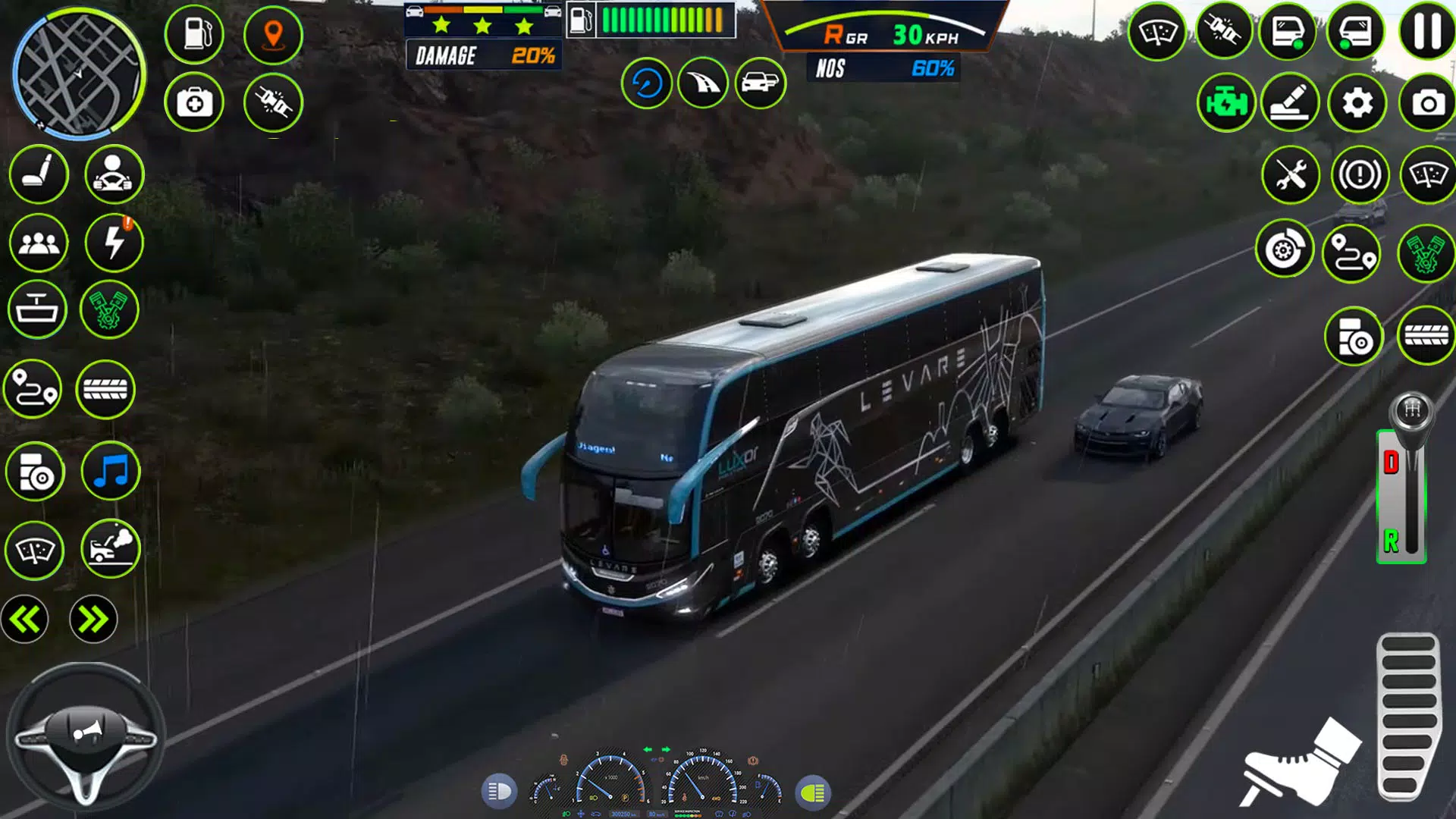This screenshot has width=1456, height=819.
Task: Open the gear settings button
Action: [x=1357, y=102]
